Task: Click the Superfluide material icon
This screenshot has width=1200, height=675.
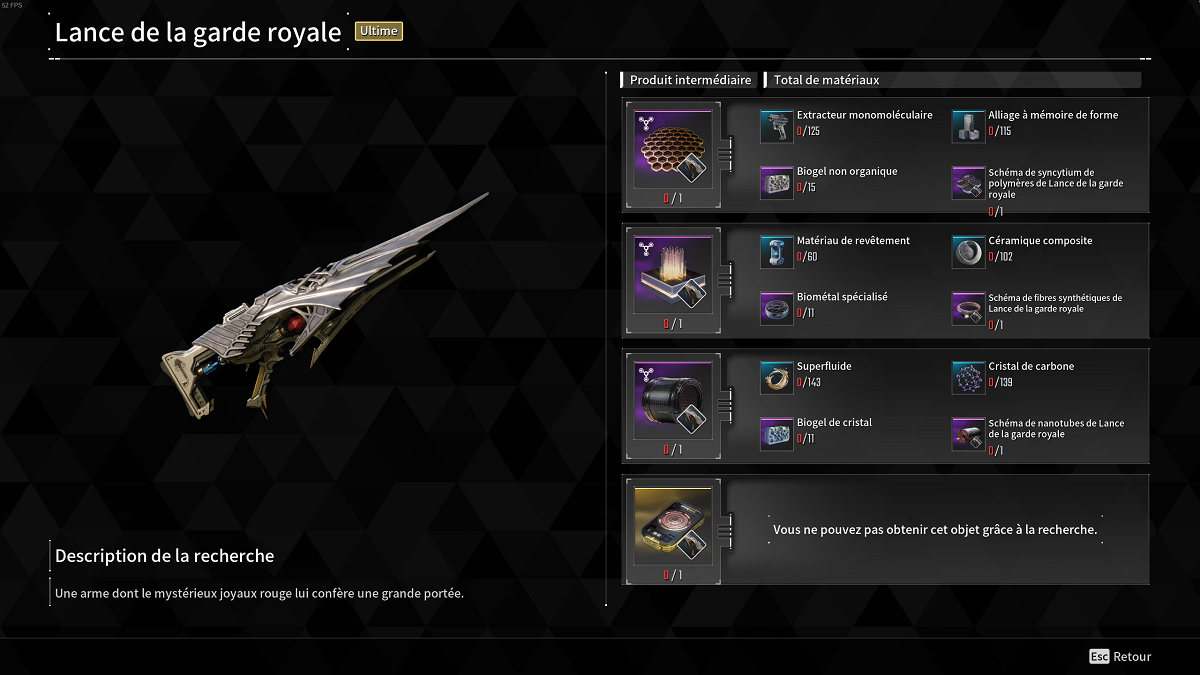Action: (x=777, y=377)
